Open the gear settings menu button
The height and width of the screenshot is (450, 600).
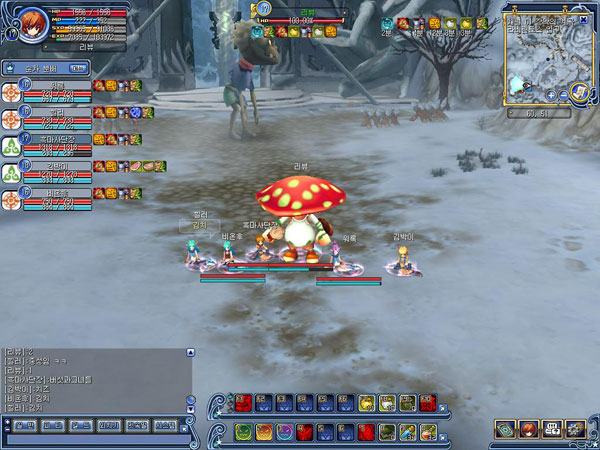[576, 429]
